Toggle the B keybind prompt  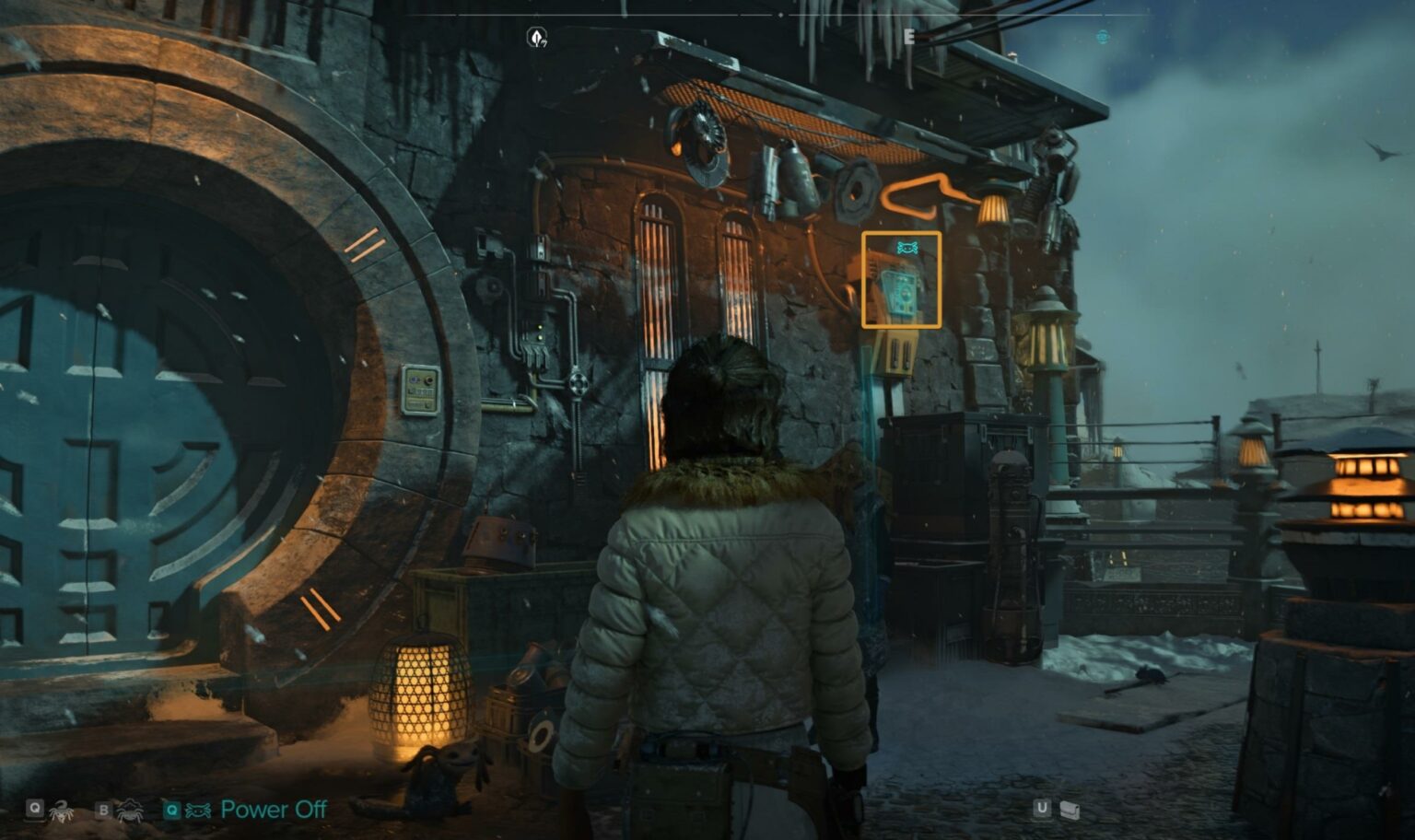(103, 810)
